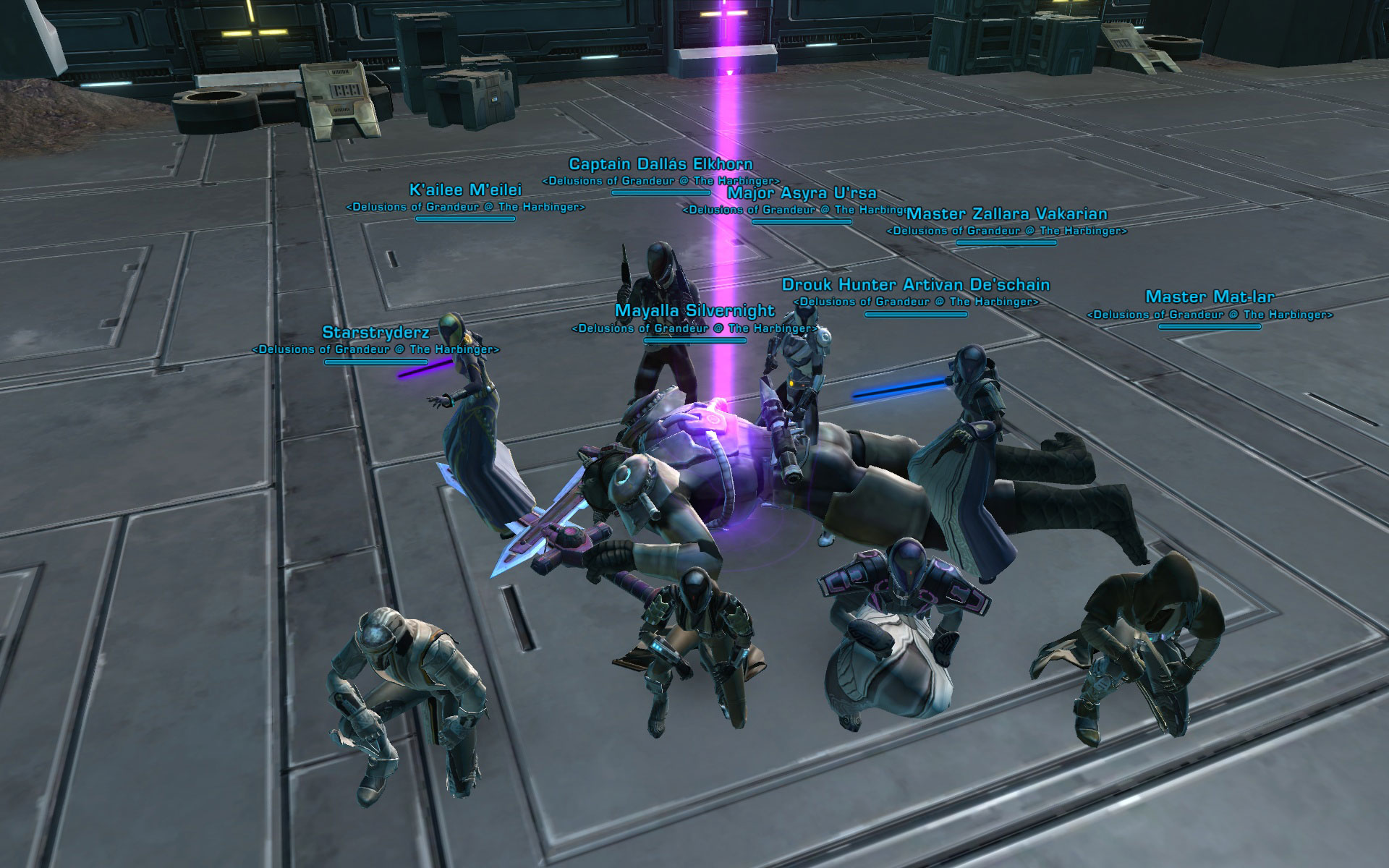Select Captain Dallás Elkhorn's nameplate
Viewport: 1389px width, 868px height.
(660, 165)
